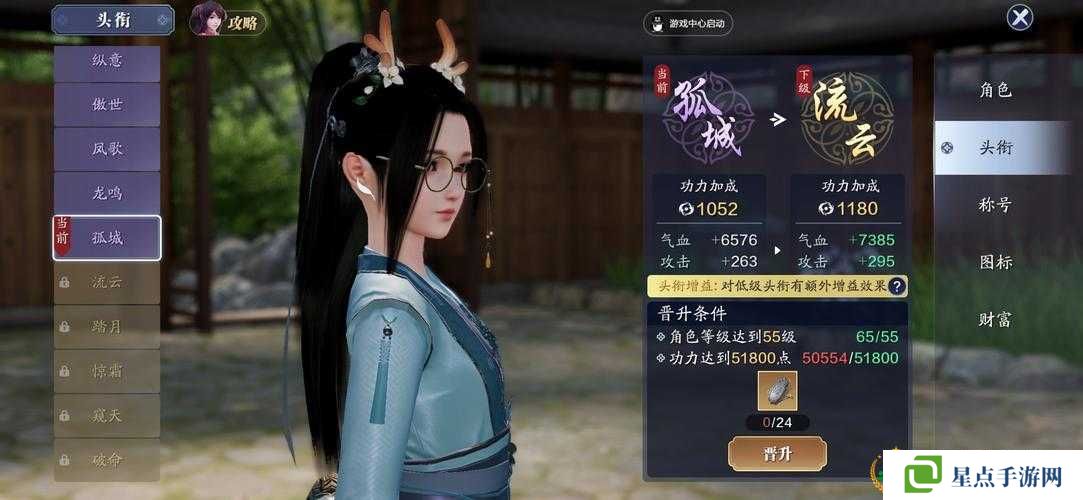Choose the 凤歌 title entry
This screenshot has width=1083, height=500.
(x=107, y=149)
